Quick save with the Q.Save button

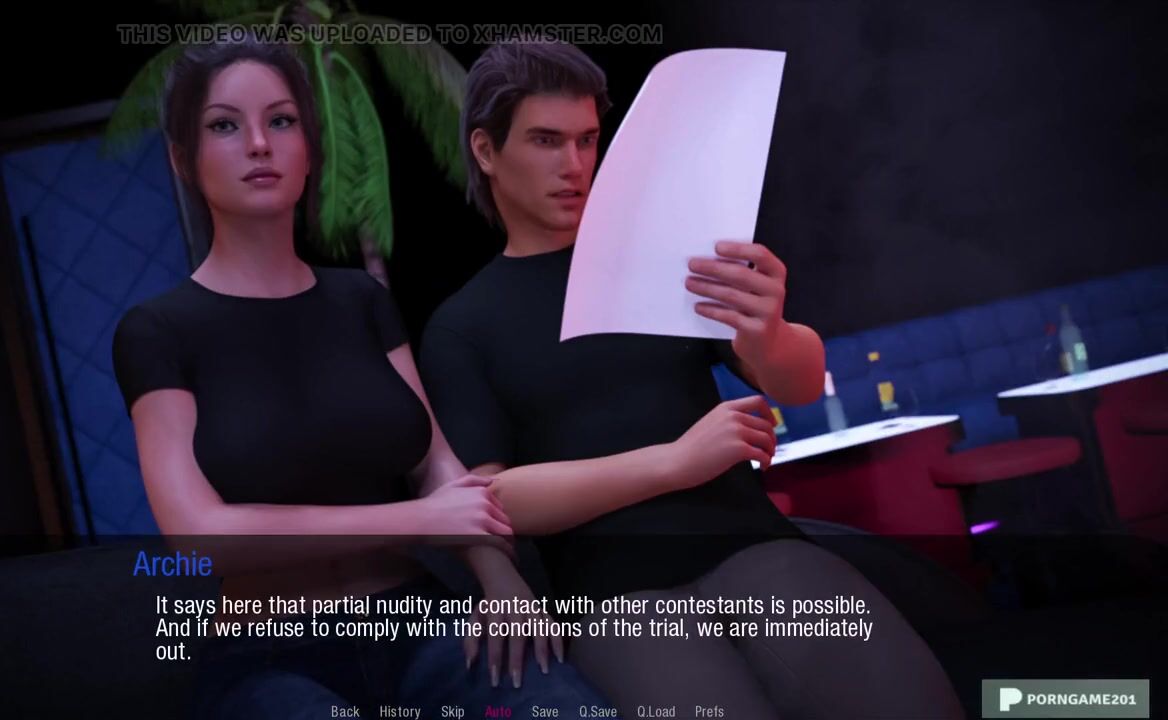(597, 711)
